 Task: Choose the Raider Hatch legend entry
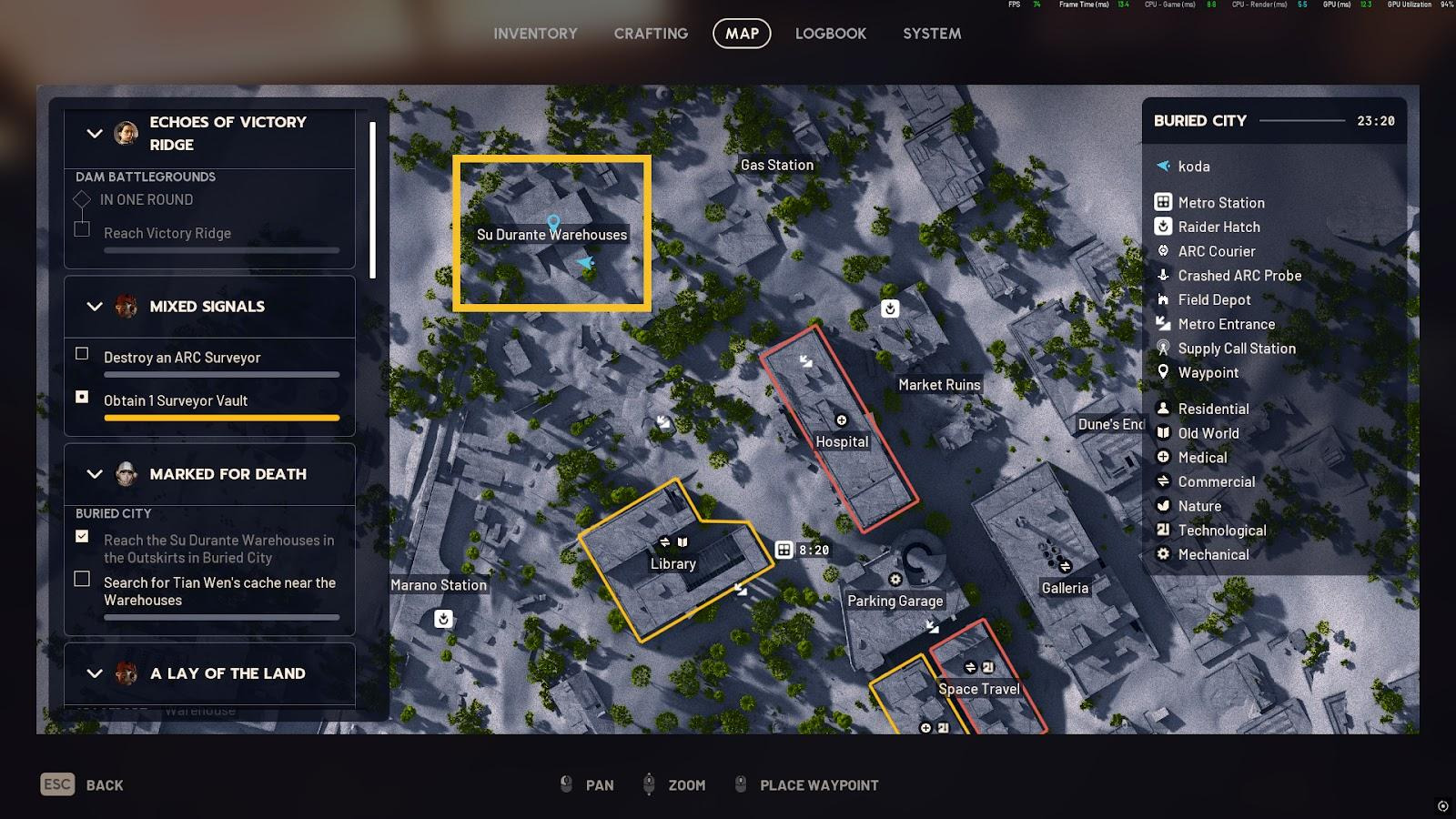pyautogui.click(x=1218, y=227)
